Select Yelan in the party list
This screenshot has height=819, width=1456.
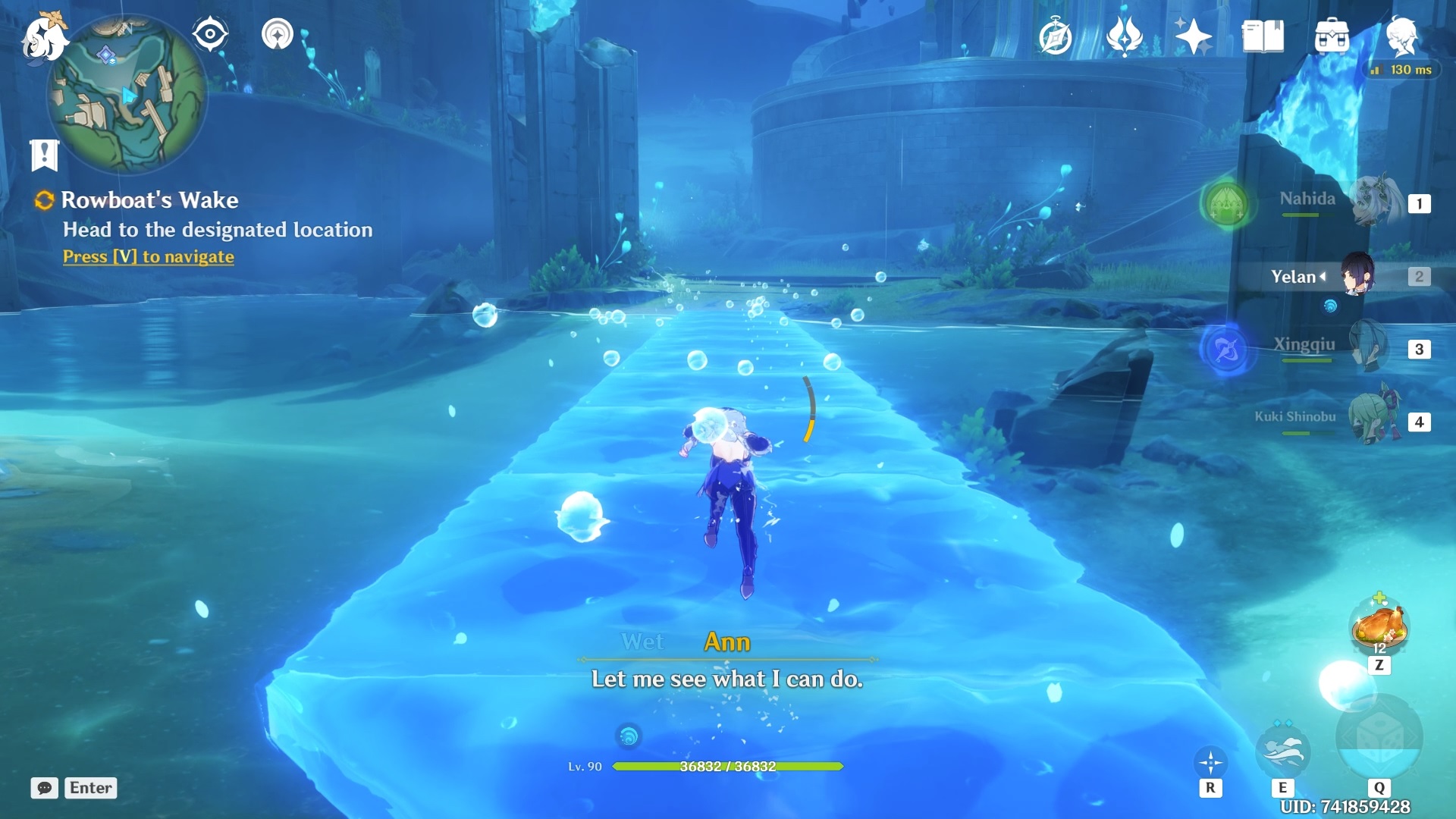pos(1357,276)
